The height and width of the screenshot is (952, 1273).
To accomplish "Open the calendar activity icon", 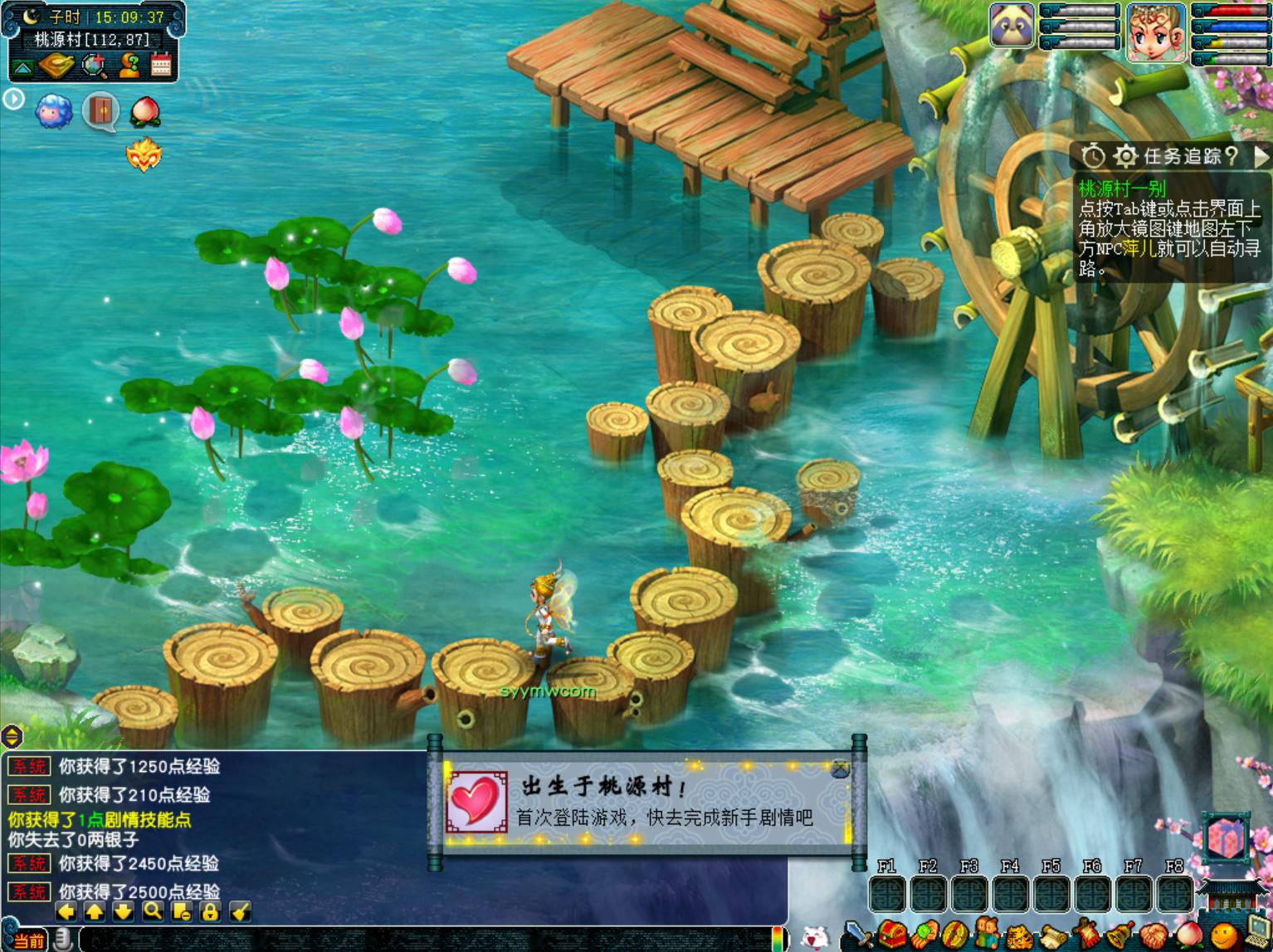I will pyautogui.click(x=161, y=65).
